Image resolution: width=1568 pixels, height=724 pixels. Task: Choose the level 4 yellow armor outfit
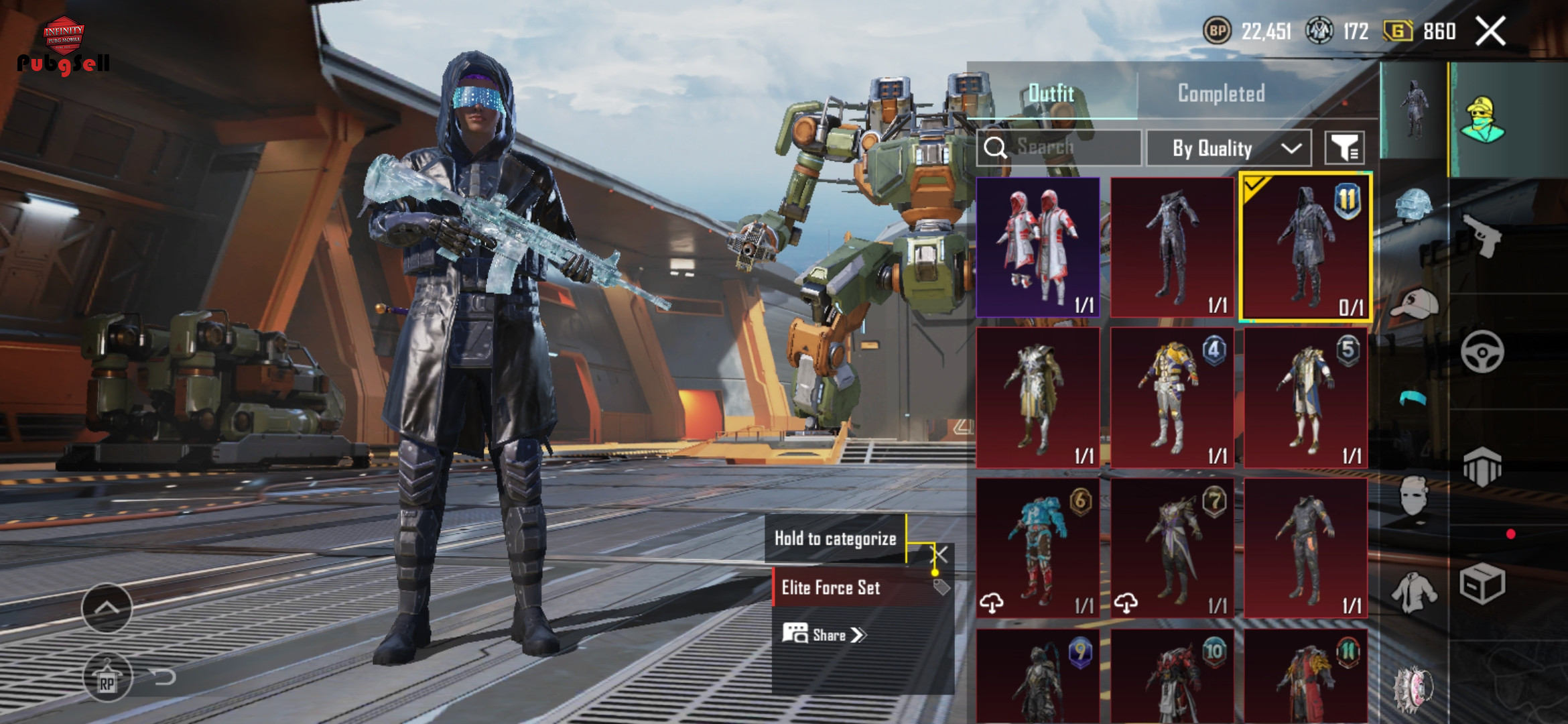pos(1172,397)
